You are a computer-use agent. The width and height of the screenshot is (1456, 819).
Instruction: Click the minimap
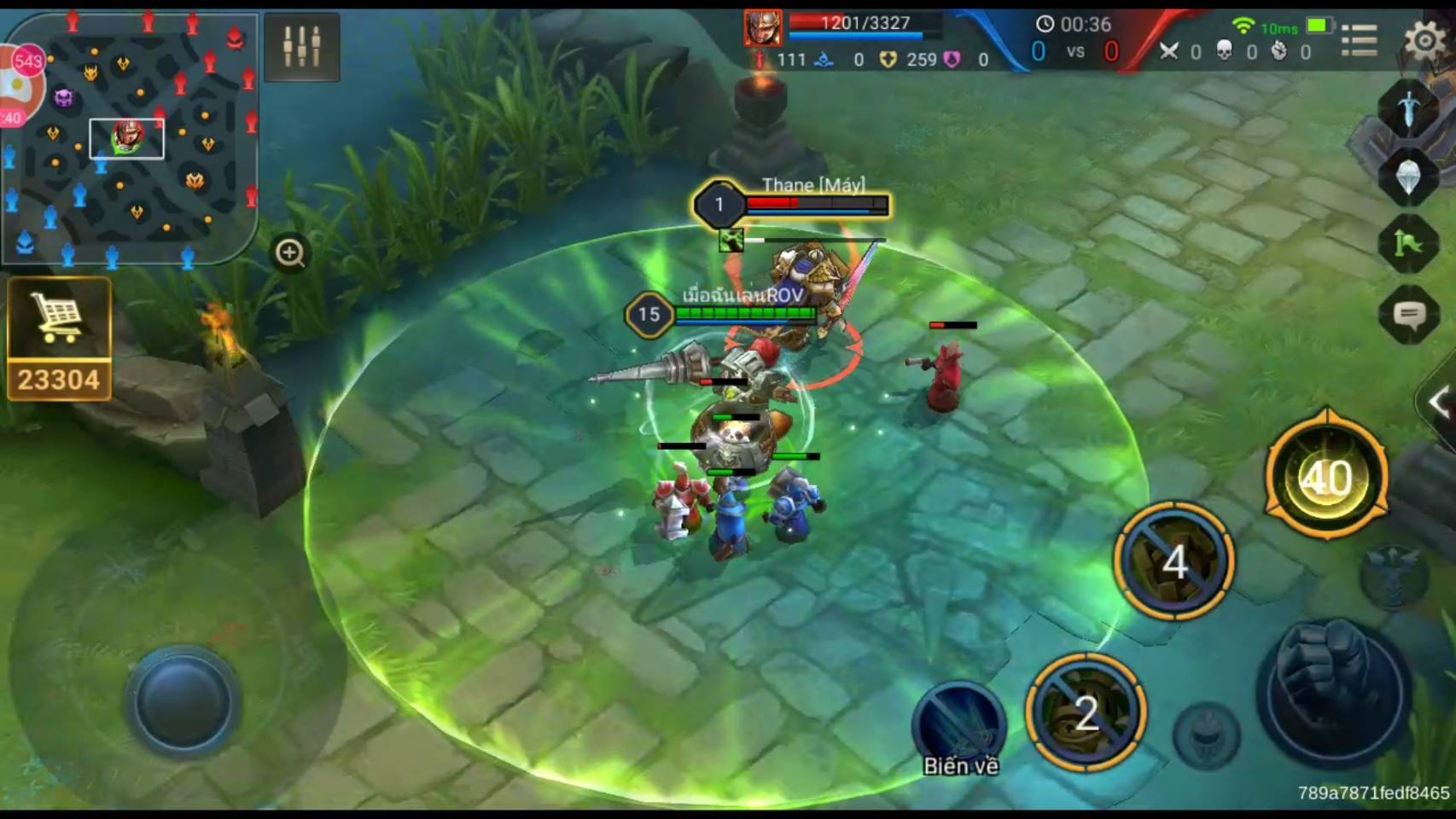pyautogui.click(x=130, y=136)
